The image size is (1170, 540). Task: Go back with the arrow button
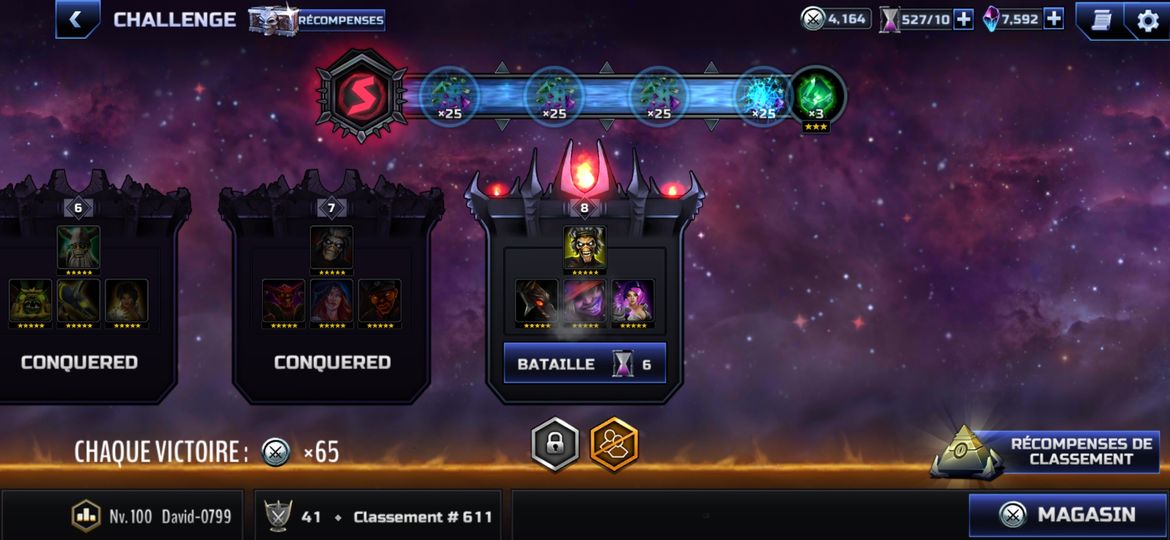[77, 19]
